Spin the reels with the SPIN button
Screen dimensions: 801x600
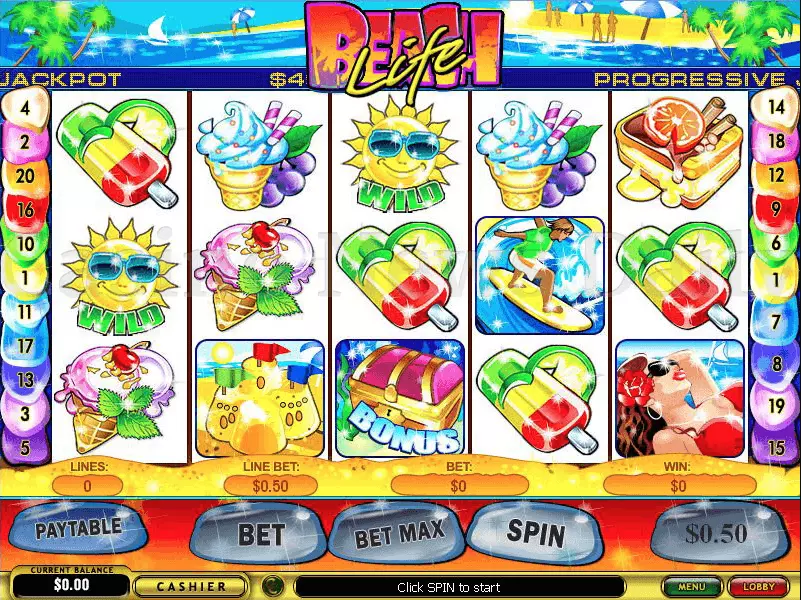tap(533, 531)
